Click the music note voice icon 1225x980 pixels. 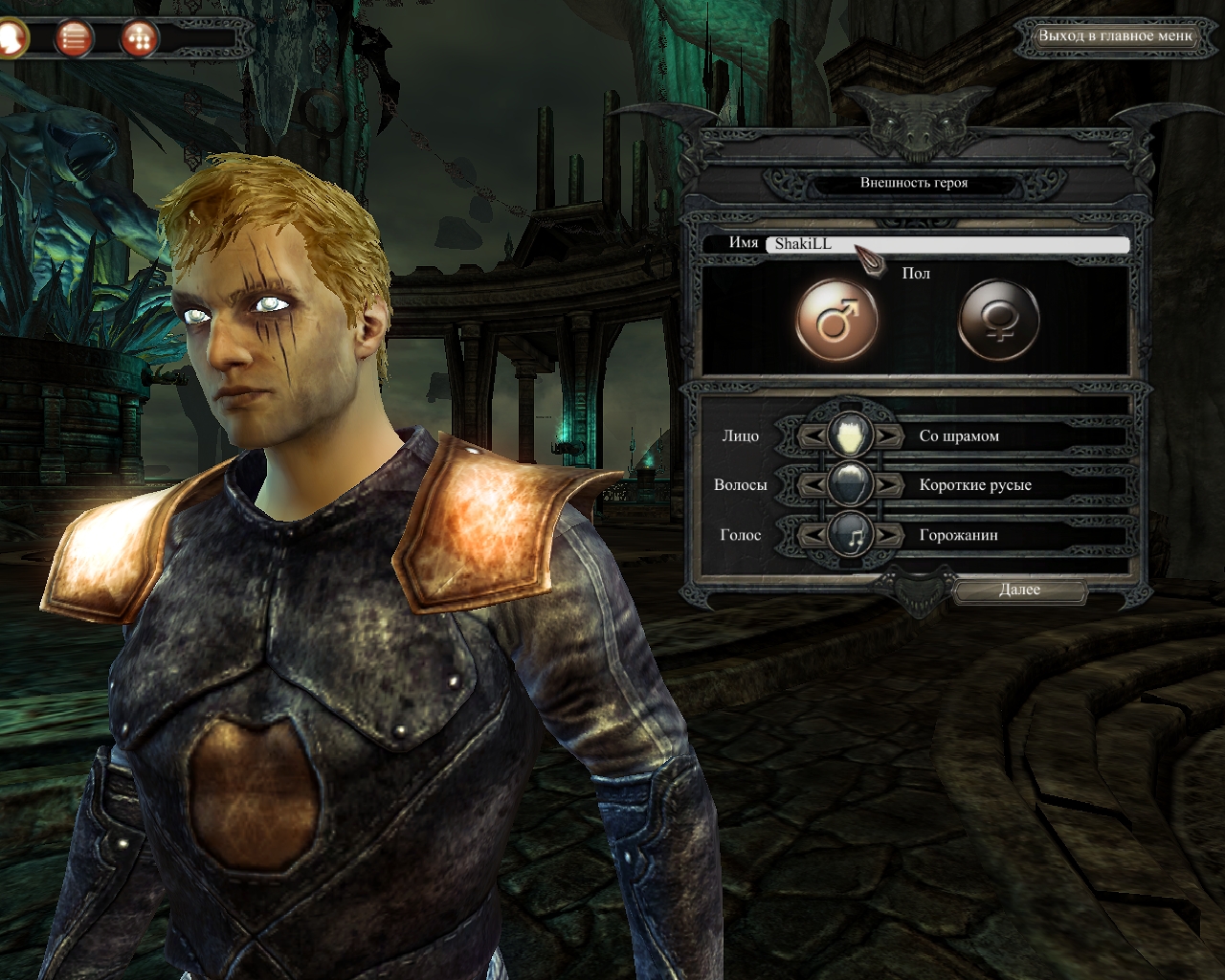coord(850,535)
